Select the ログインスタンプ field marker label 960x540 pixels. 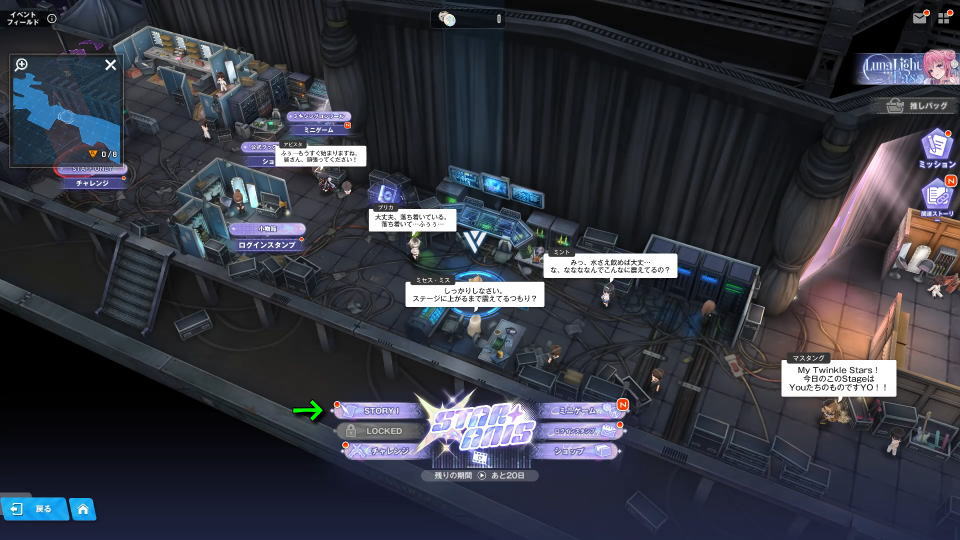266,244
